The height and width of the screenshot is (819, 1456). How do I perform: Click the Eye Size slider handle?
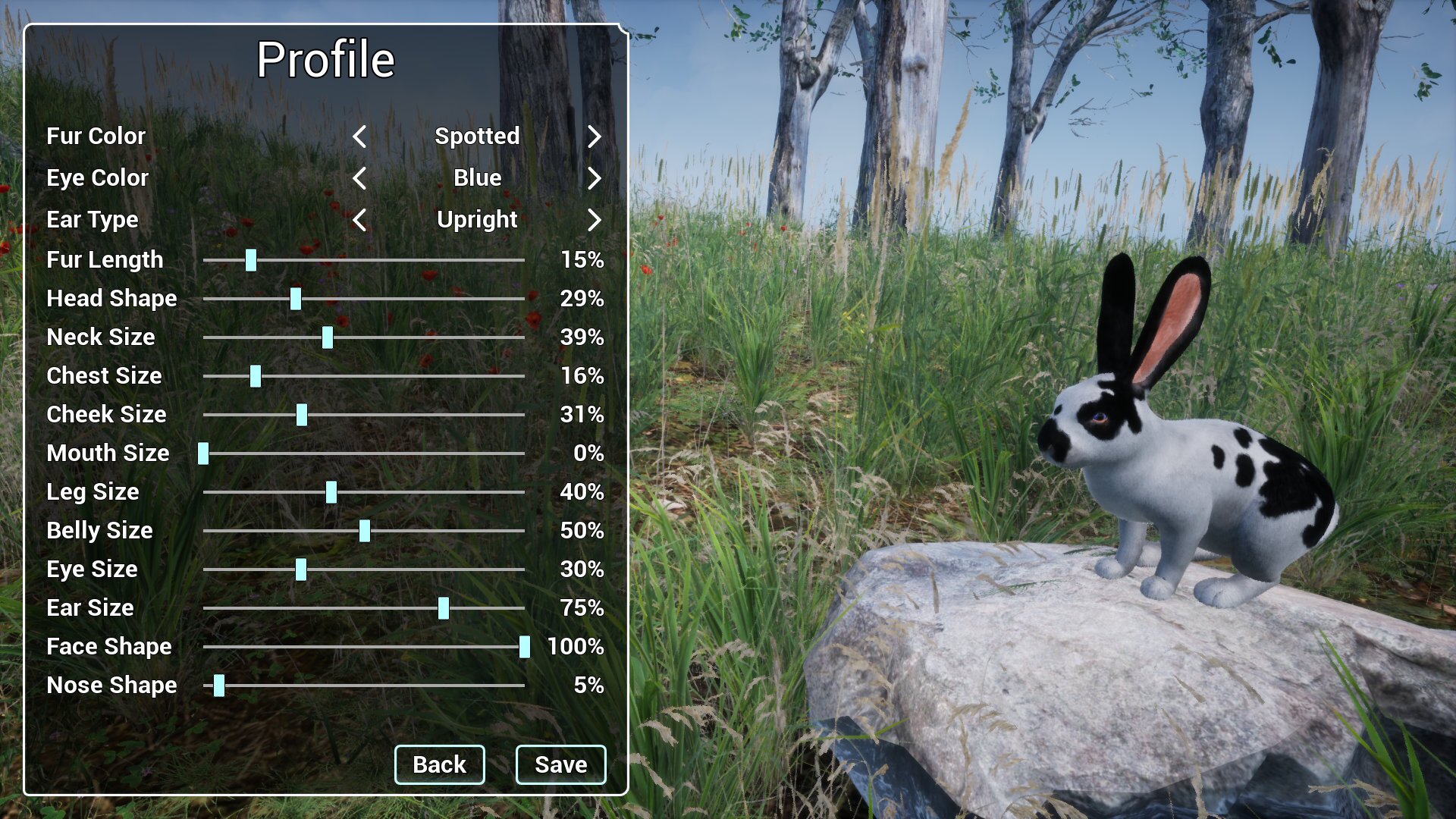[x=300, y=570]
